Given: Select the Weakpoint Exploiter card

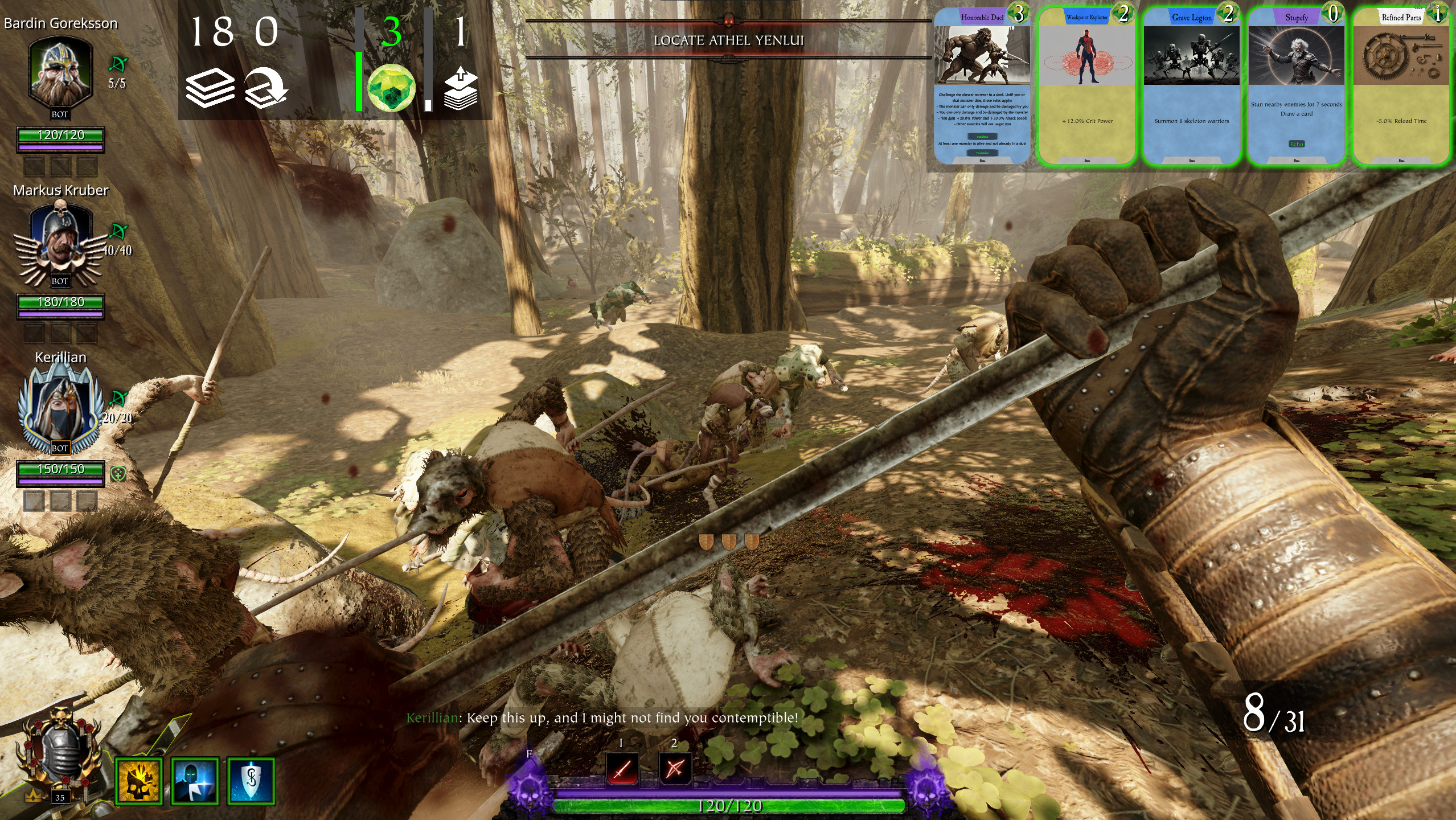Looking at the screenshot, I should pyautogui.click(x=1086, y=87).
